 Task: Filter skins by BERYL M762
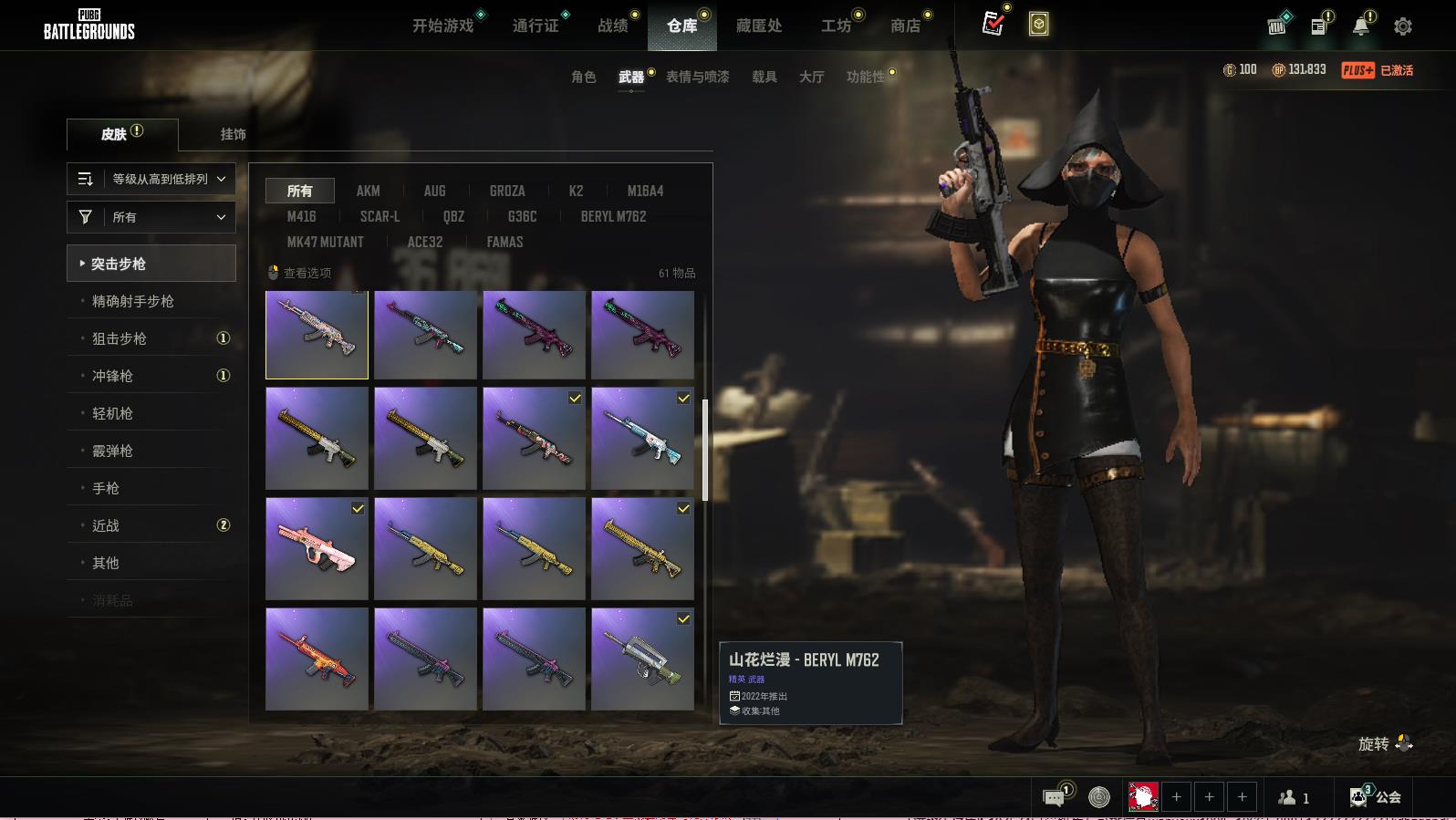pyautogui.click(x=613, y=216)
